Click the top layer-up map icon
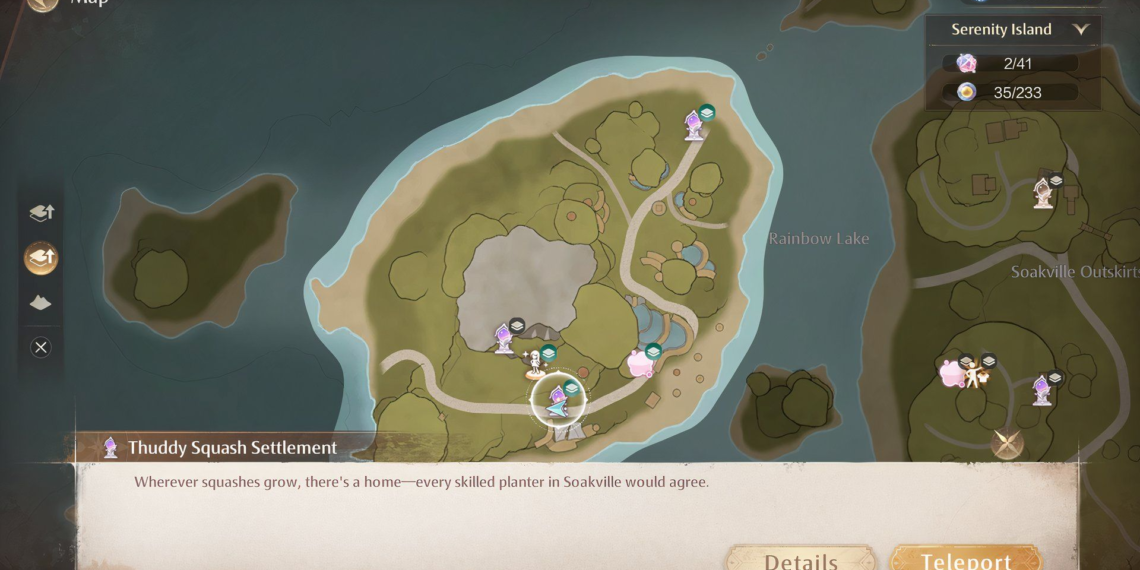This screenshot has height=570, width=1140. coord(41,212)
